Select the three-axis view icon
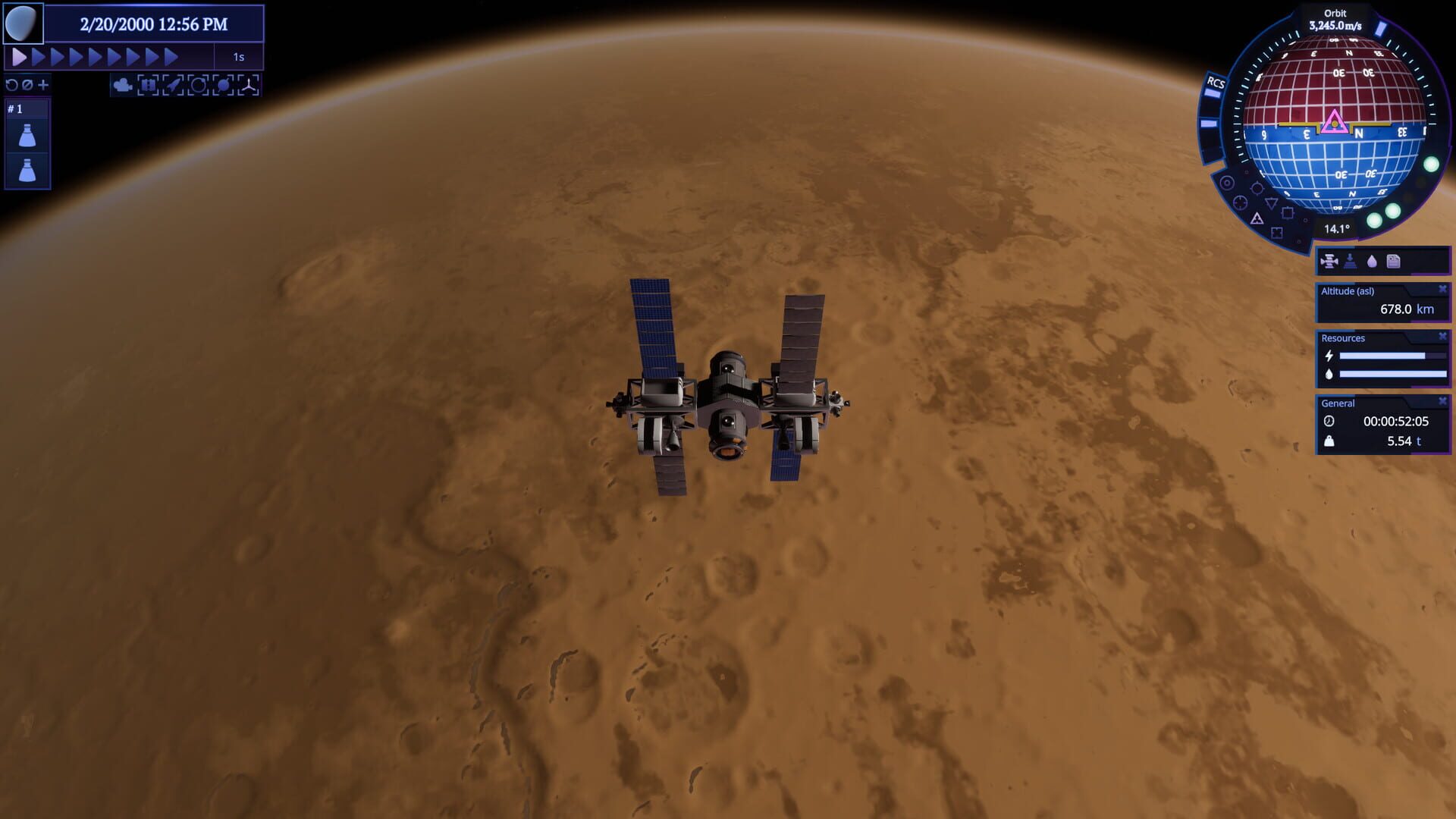 [249, 85]
